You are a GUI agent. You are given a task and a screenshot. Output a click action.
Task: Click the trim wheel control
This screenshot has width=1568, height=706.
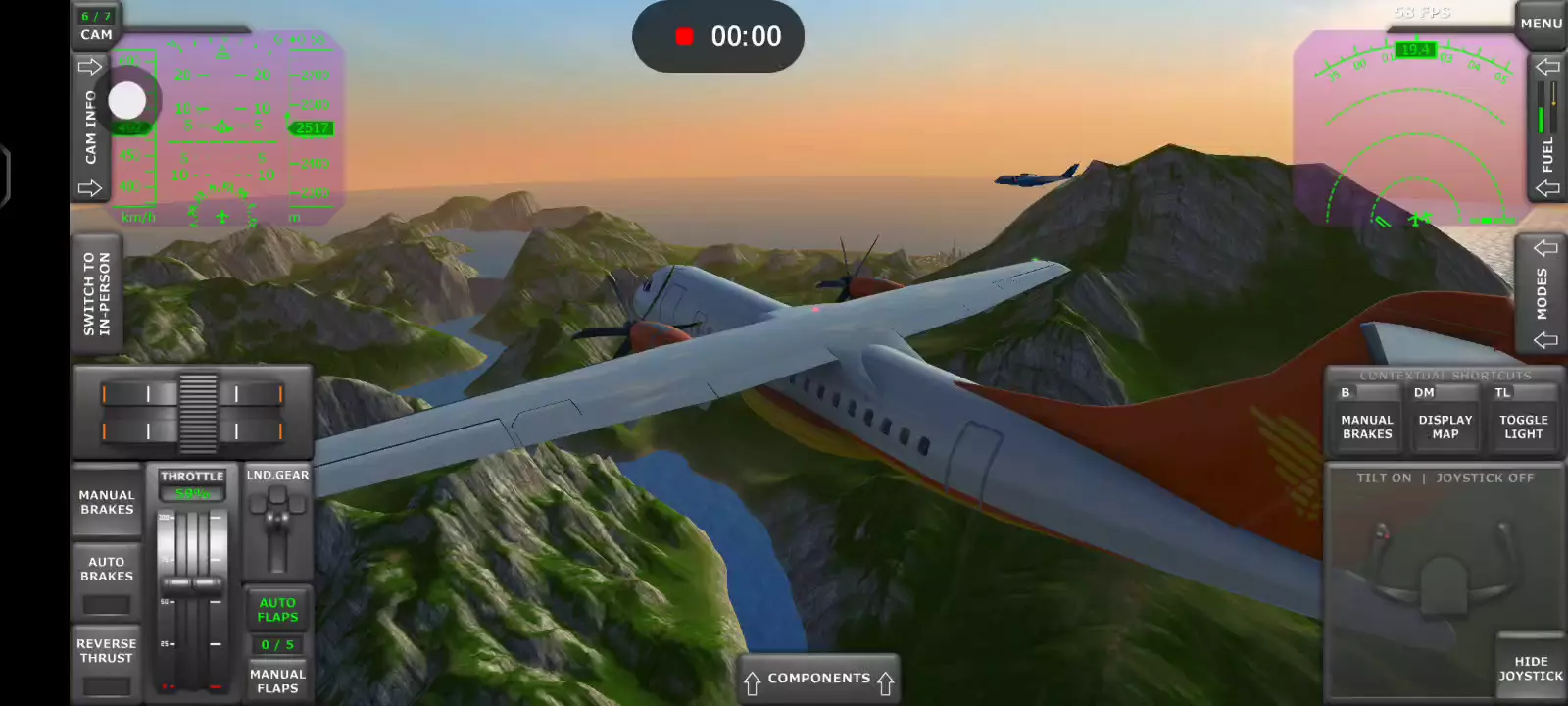pos(197,412)
